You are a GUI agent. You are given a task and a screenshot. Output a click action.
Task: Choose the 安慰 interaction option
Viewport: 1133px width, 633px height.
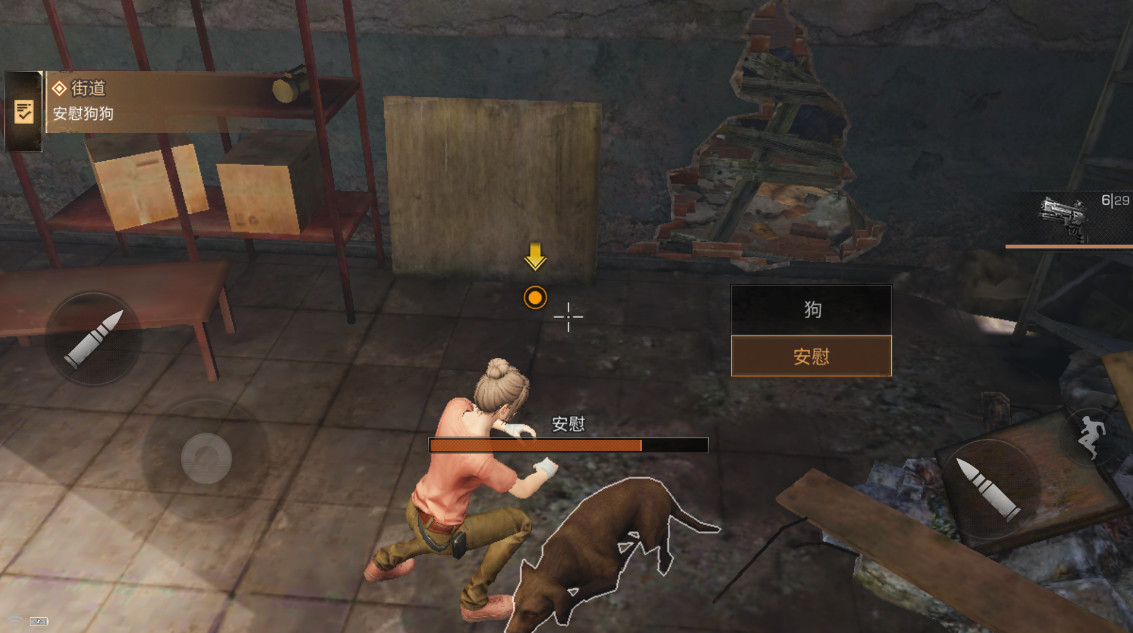(x=811, y=356)
